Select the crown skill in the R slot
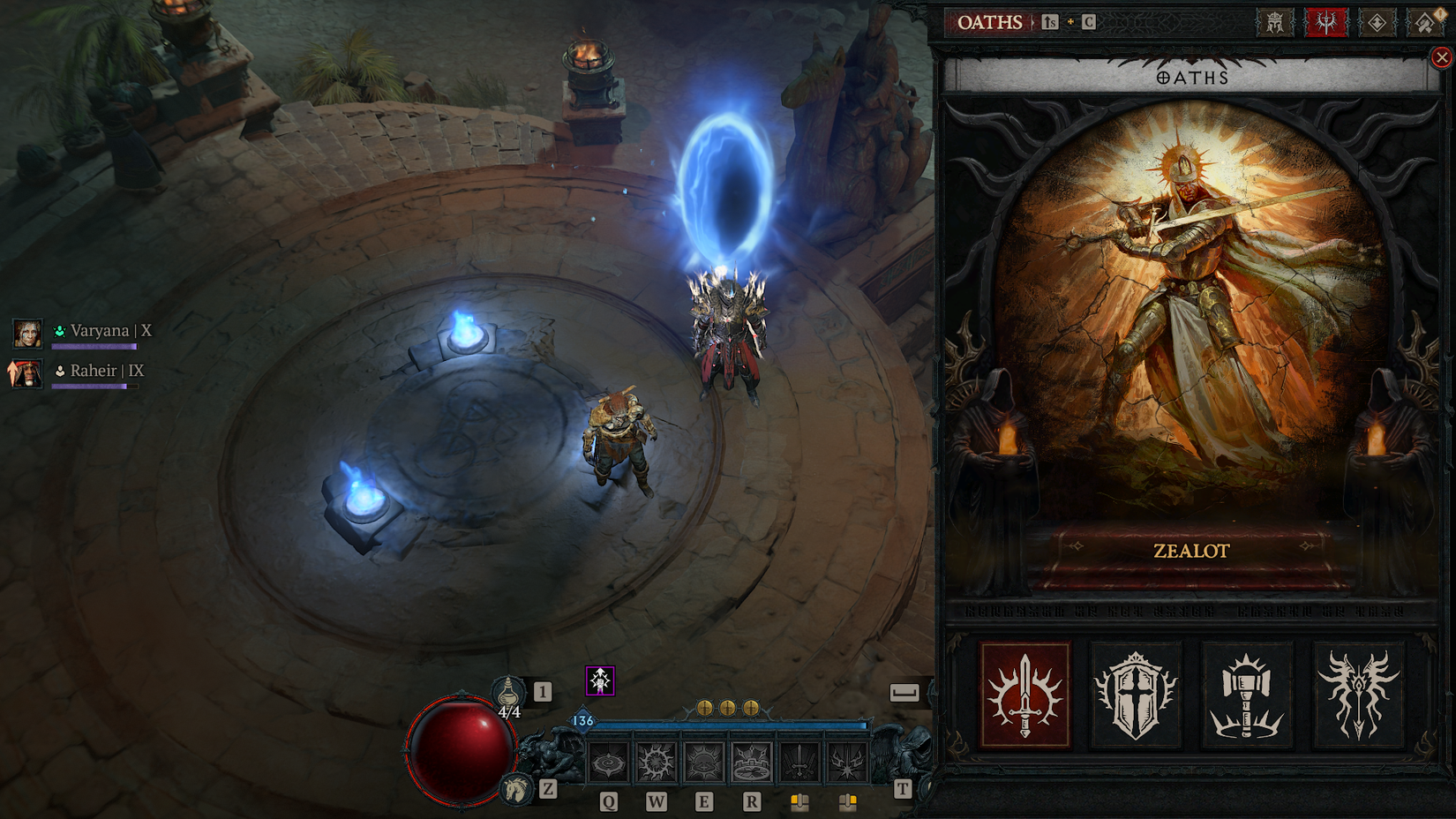This screenshot has height=819, width=1456. 750,762
